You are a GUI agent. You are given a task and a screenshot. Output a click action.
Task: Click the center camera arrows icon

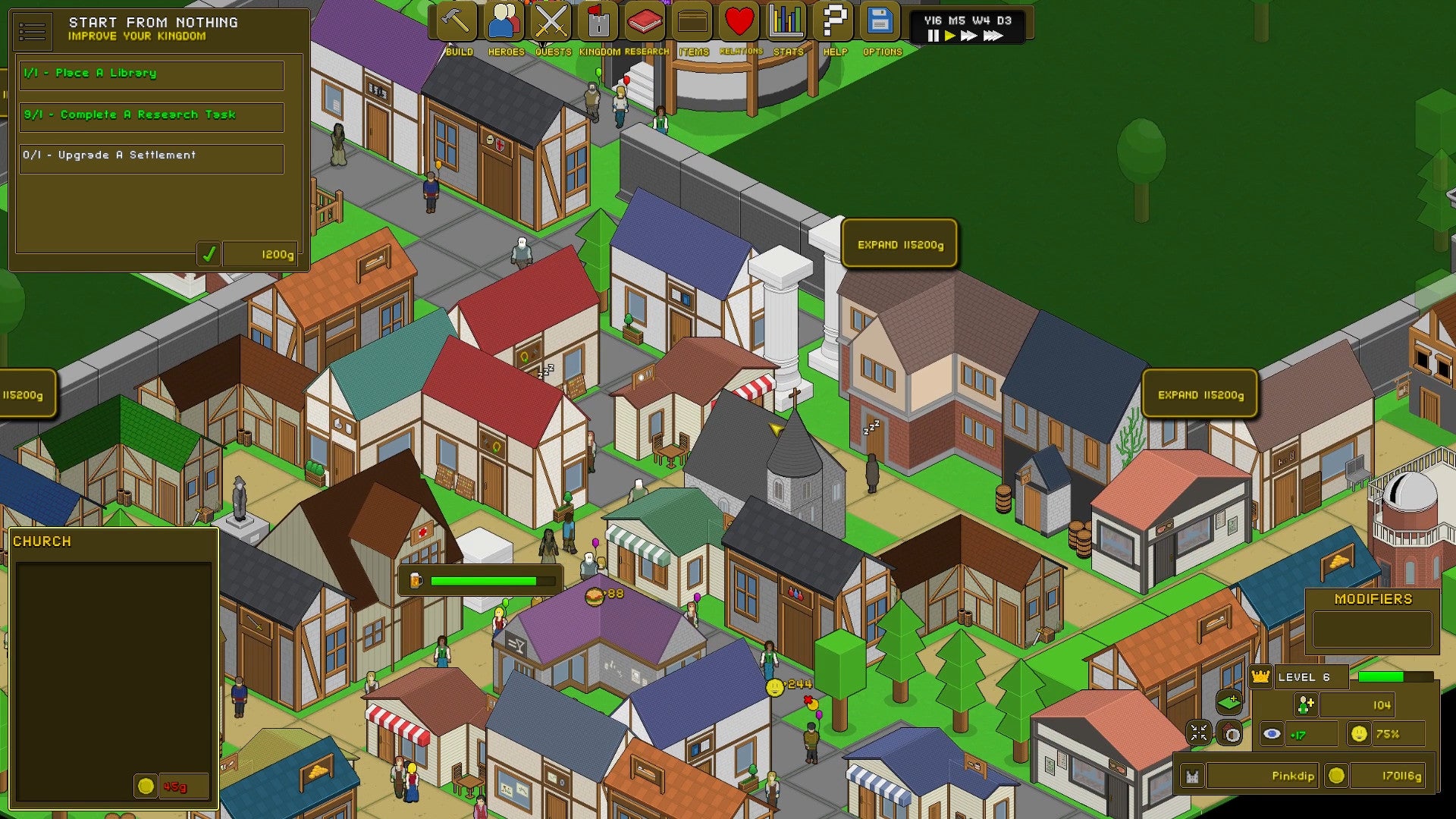pyautogui.click(x=1199, y=733)
